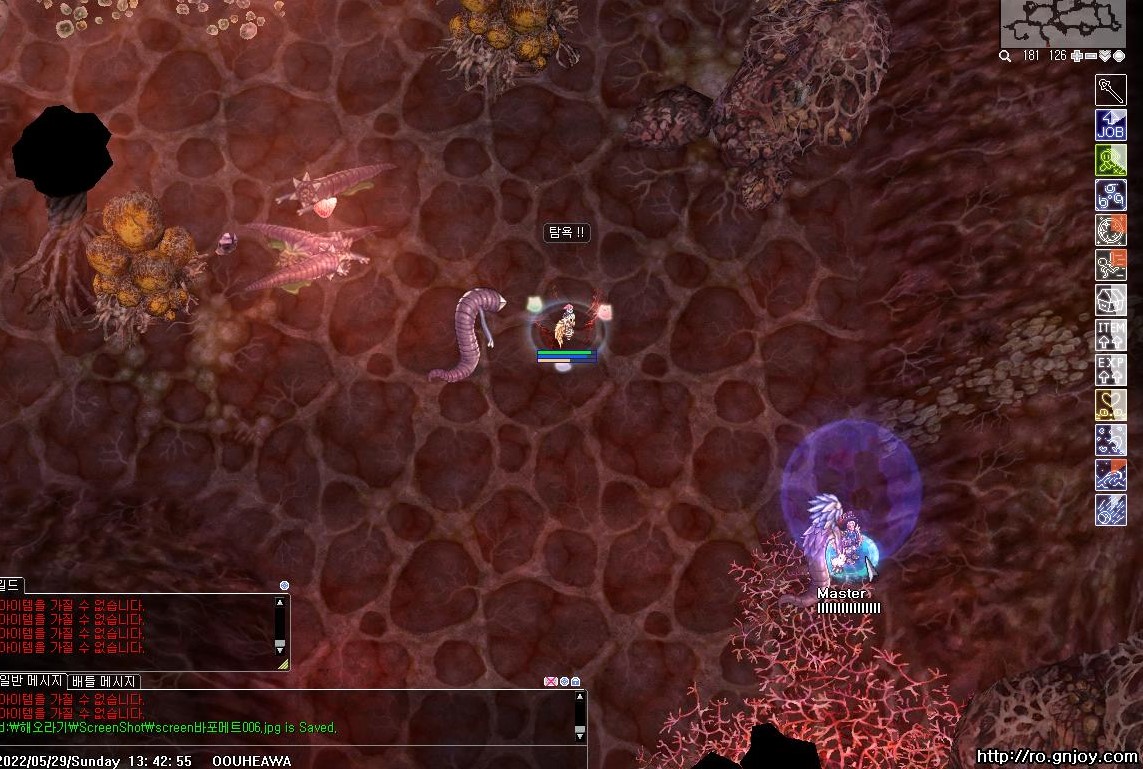This screenshot has height=769, width=1143.
Task: Click the magnifying glass beside the coordinates
Action: point(1005,56)
